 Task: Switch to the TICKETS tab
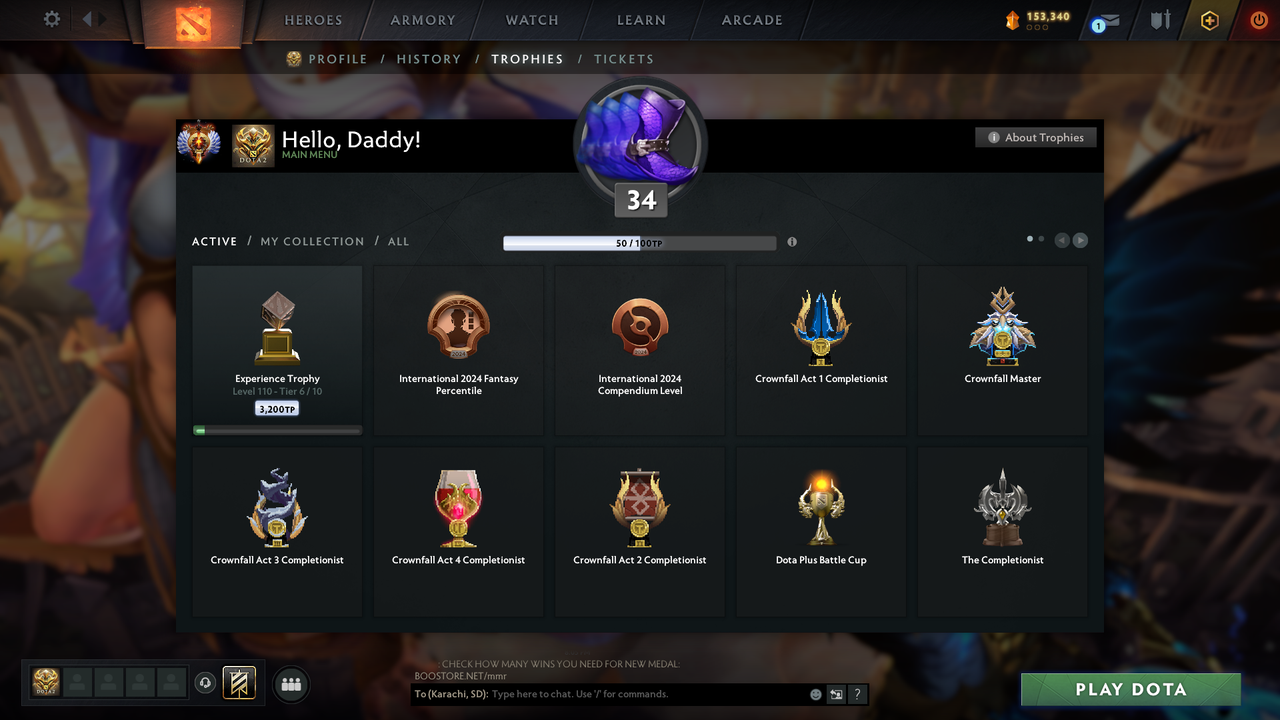click(624, 59)
